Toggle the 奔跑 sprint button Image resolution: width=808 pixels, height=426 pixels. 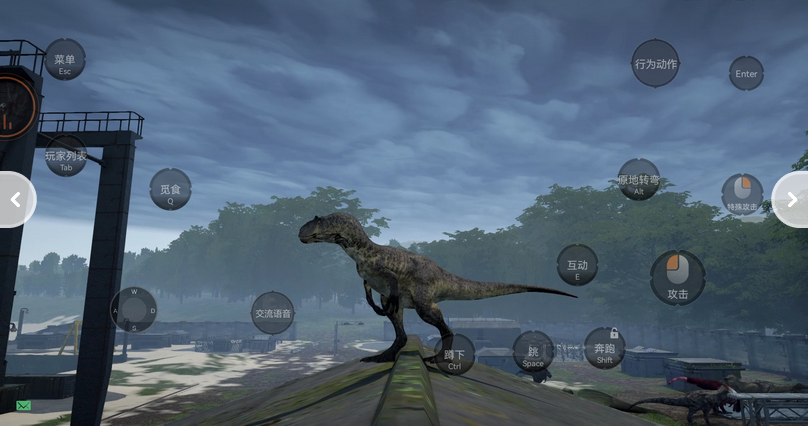tap(604, 348)
